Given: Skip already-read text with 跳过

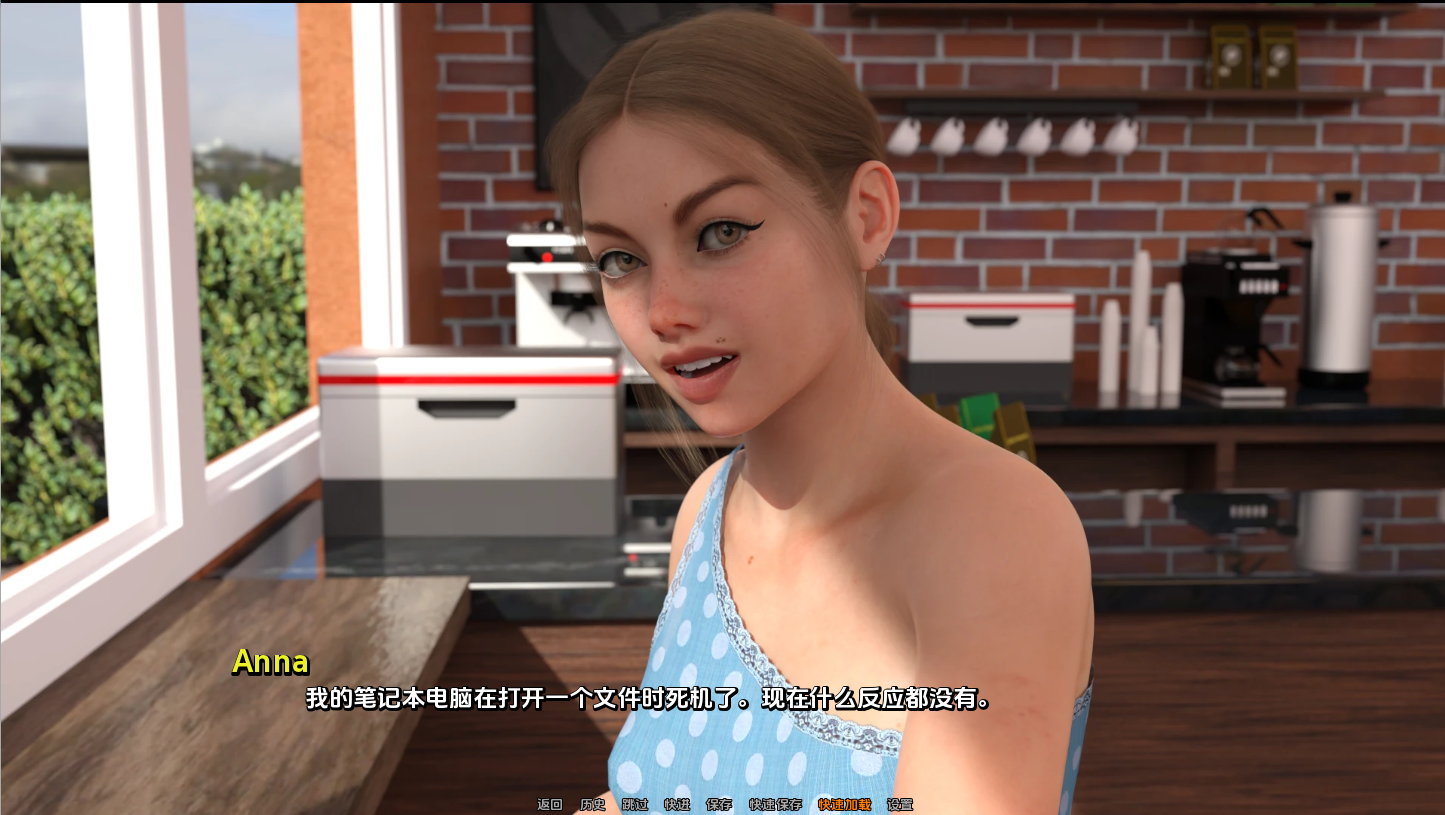Looking at the screenshot, I should [x=634, y=804].
